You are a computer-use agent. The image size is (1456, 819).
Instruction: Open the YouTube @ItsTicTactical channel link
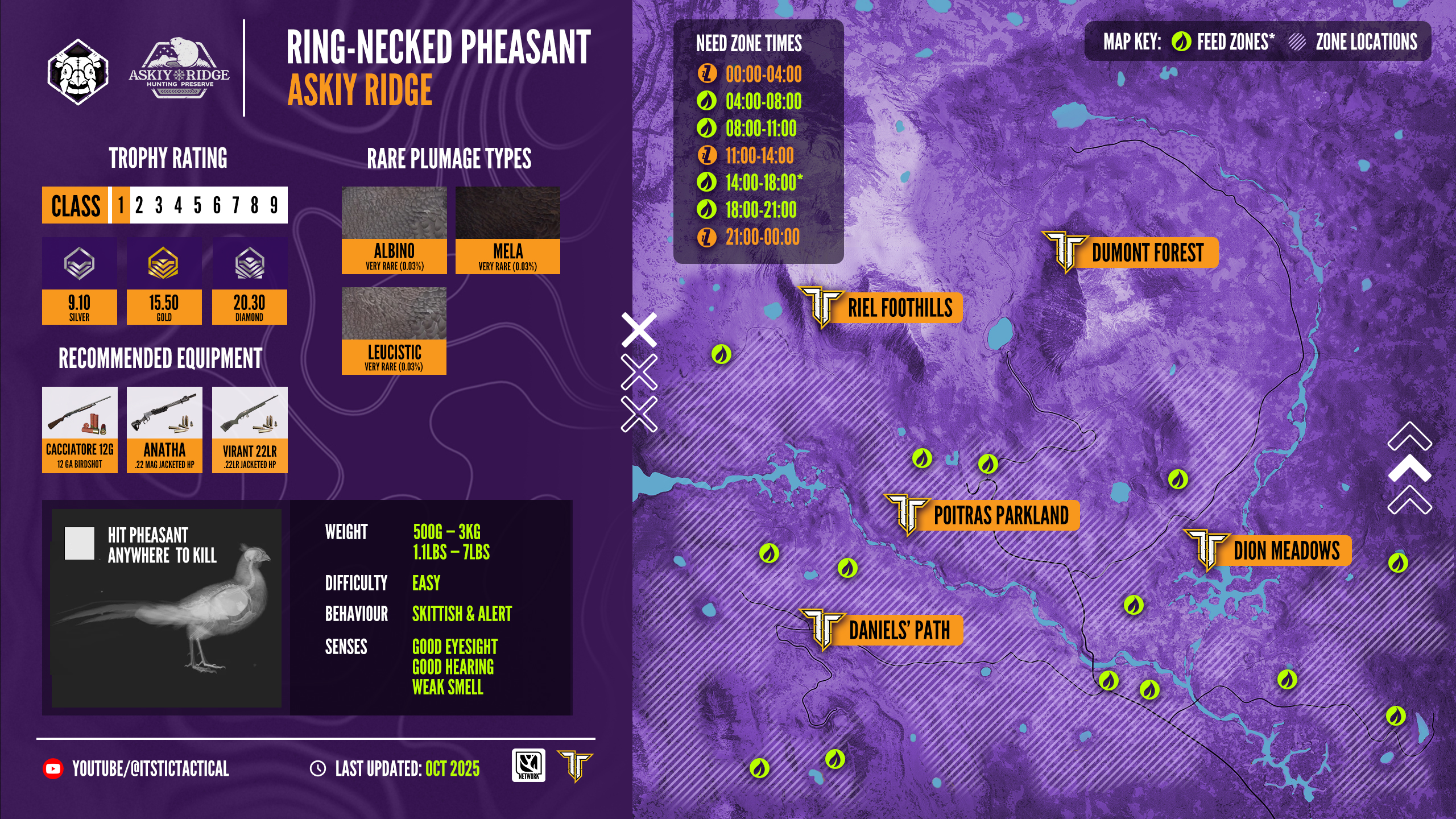(136, 769)
